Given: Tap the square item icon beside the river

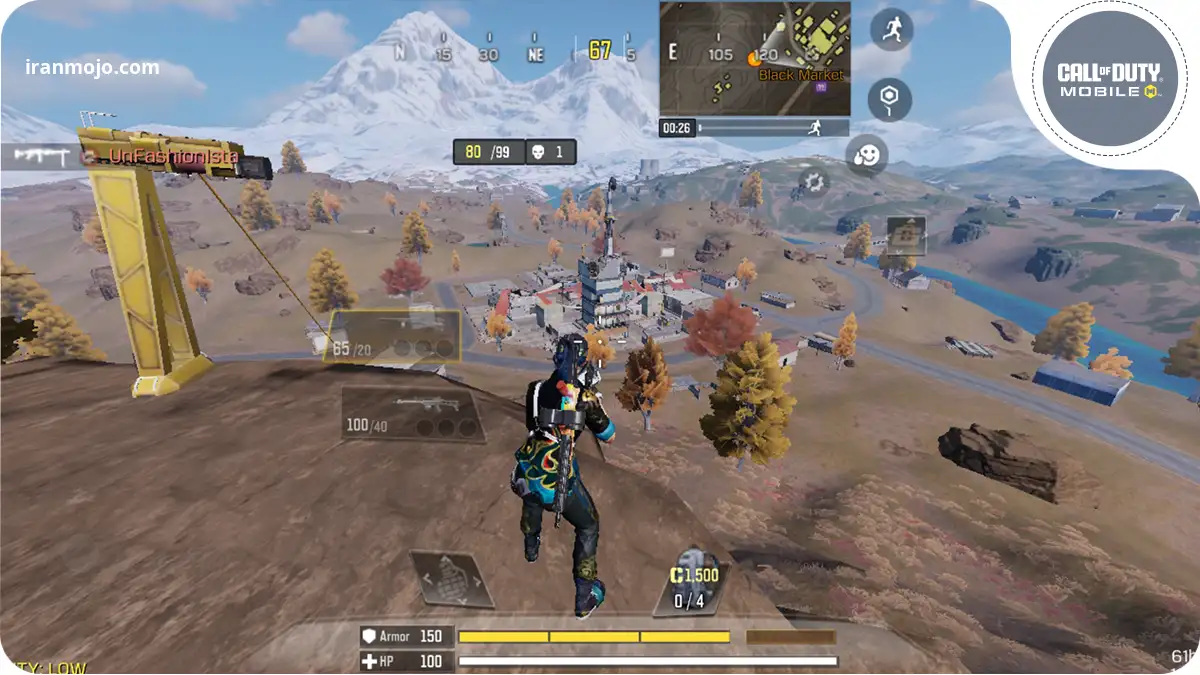Looking at the screenshot, I should (x=905, y=236).
